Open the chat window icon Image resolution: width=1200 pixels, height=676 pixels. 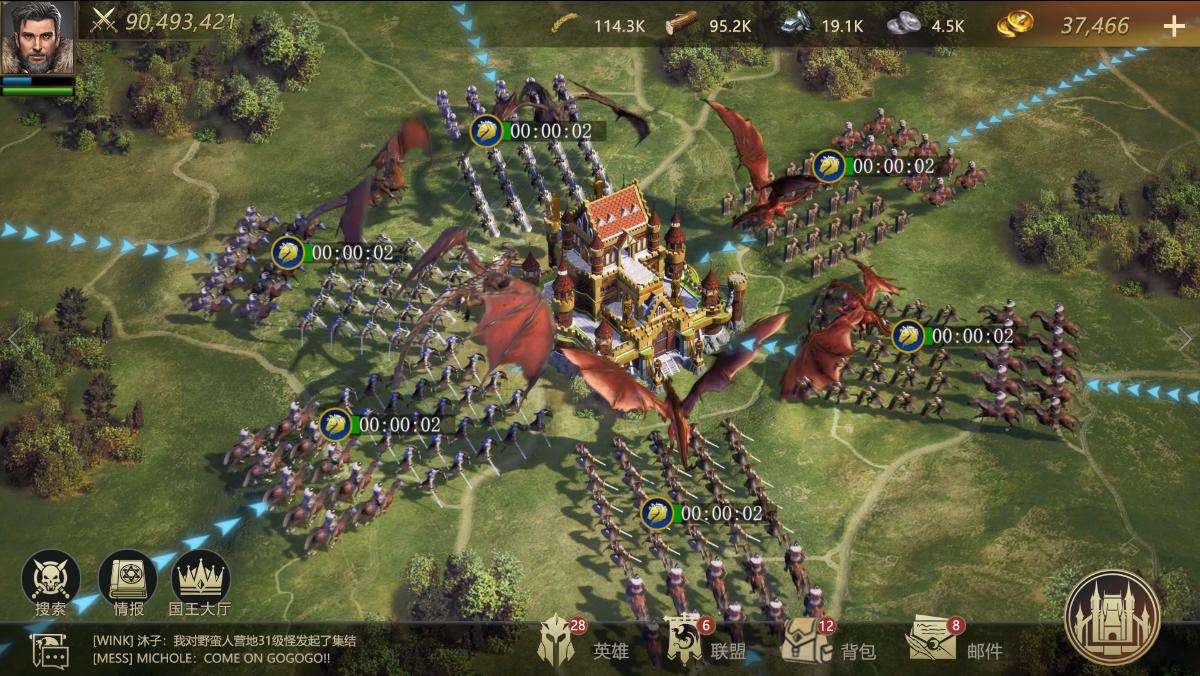(x=49, y=650)
